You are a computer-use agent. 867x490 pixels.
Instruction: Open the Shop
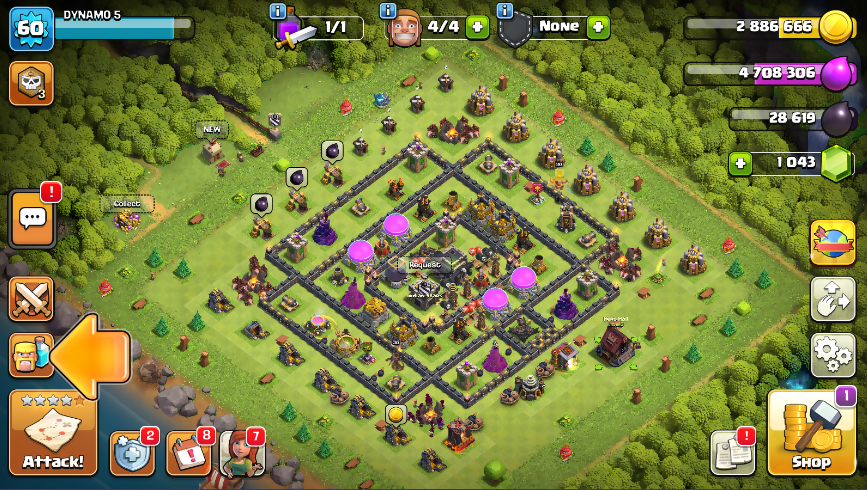[x=811, y=435]
